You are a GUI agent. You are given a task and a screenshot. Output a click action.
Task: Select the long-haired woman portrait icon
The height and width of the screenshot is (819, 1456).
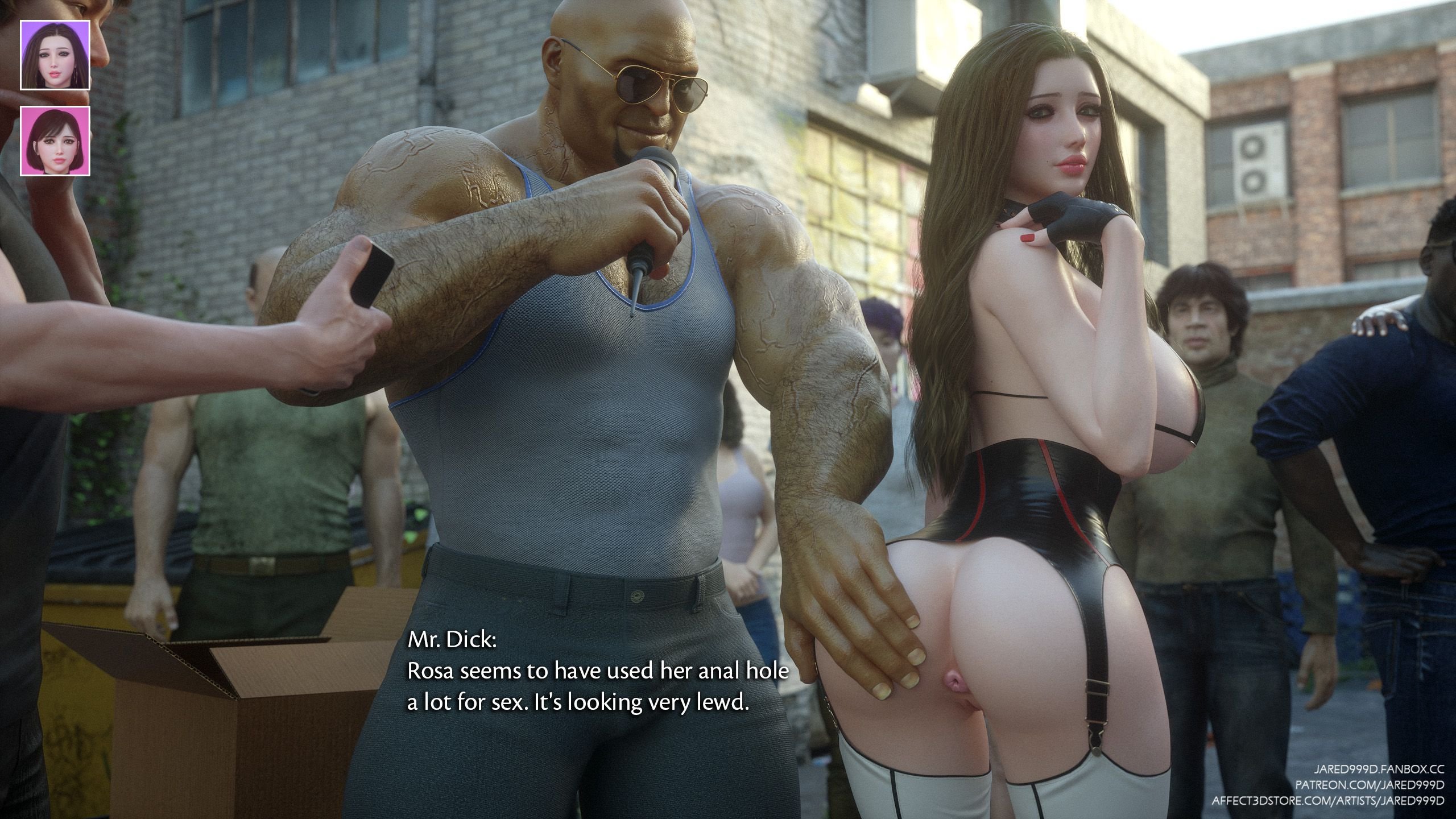tap(55, 55)
